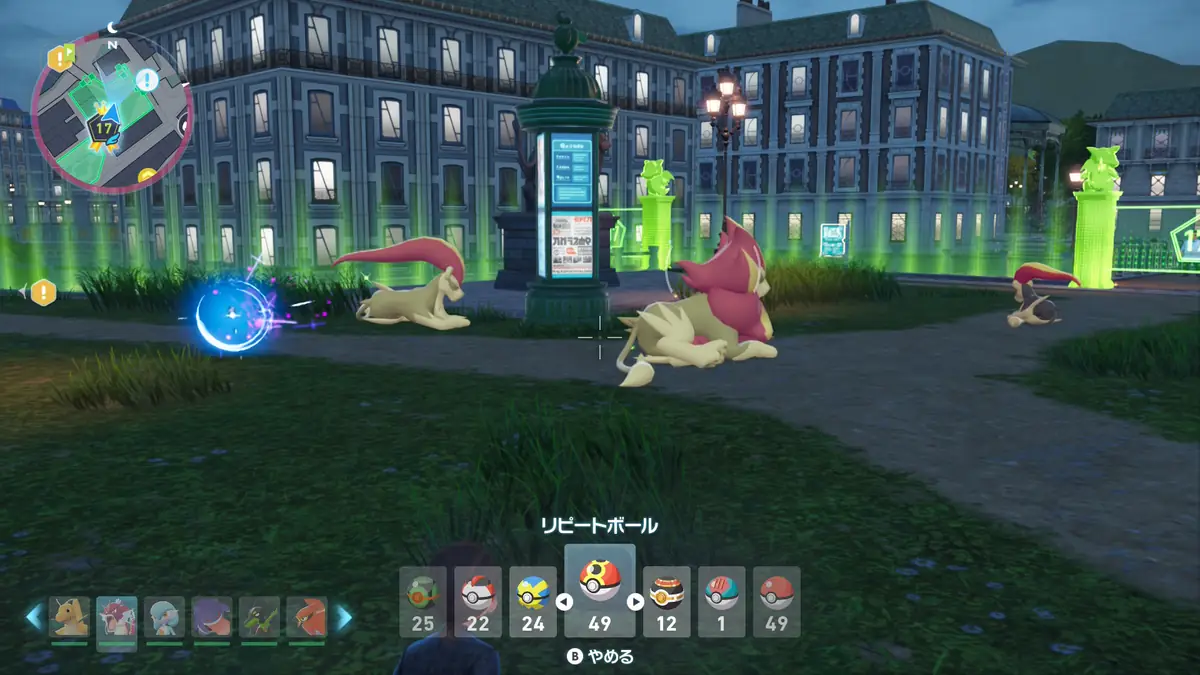Select the Repeat Ball in the center slot
This screenshot has height=675, width=1200.
(x=600, y=590)
